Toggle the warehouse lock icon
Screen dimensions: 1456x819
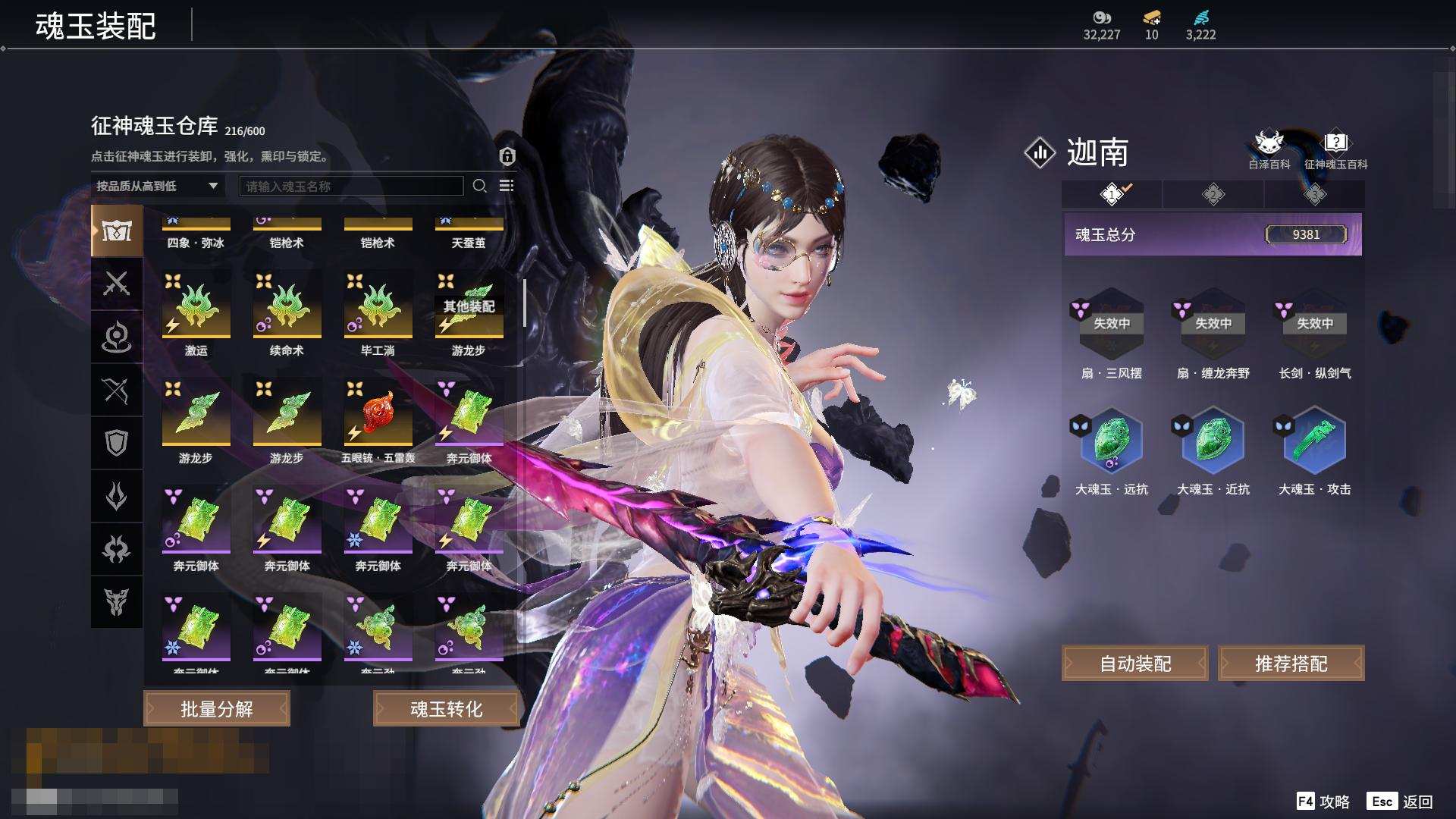[507, 156]
